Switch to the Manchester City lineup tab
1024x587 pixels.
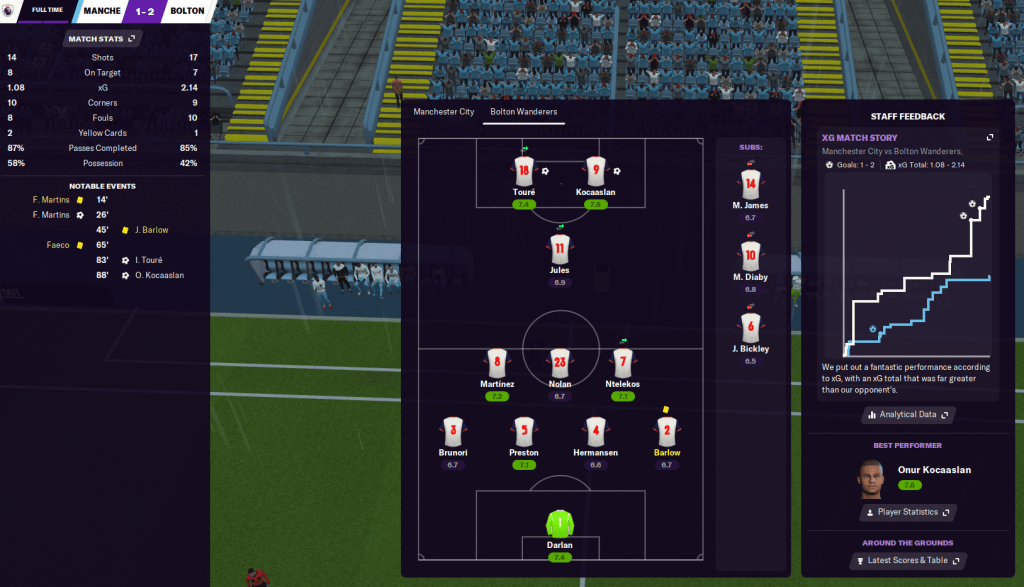coord(443,112)
